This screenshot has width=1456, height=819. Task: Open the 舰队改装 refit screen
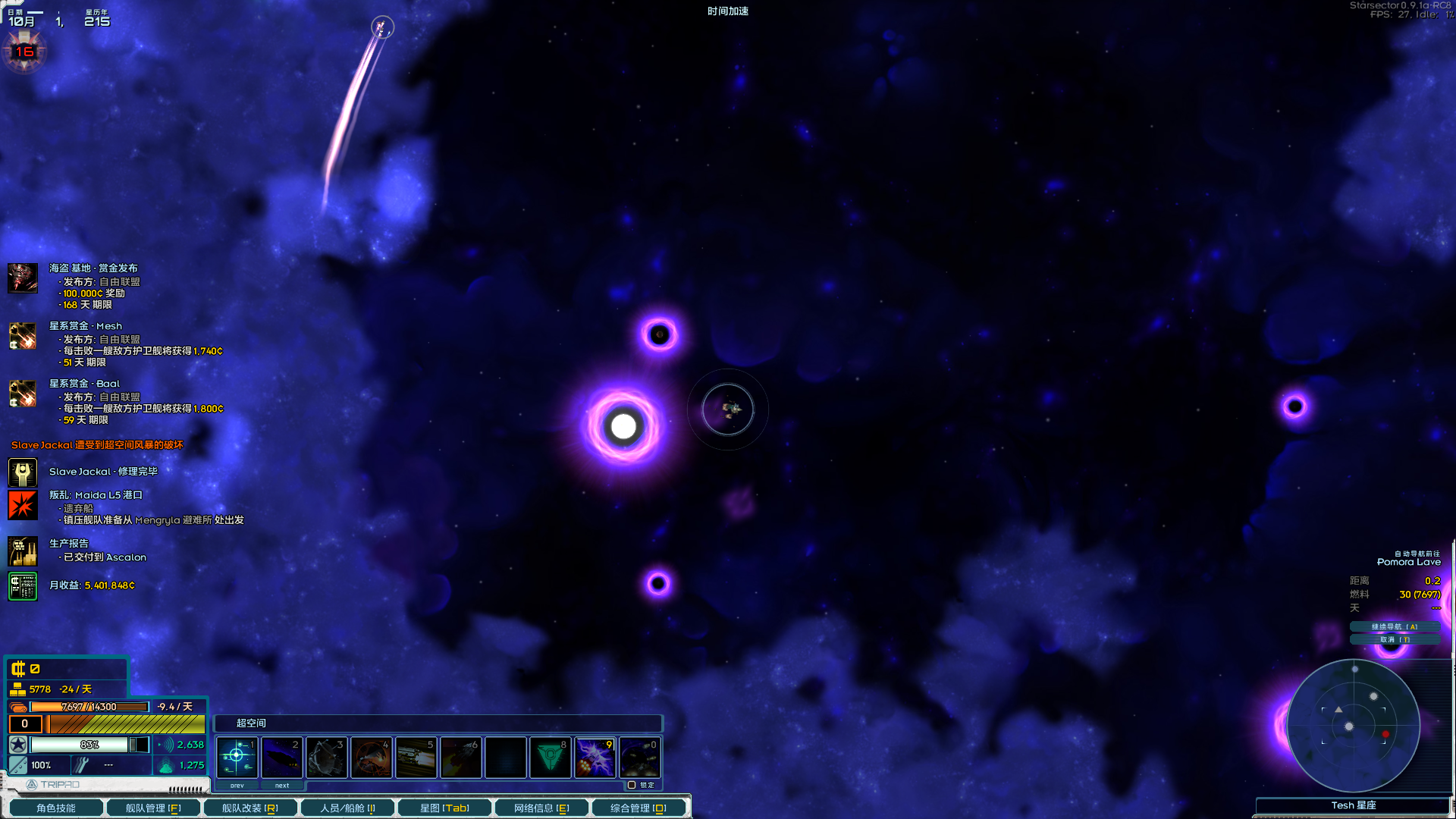[249, 808]
